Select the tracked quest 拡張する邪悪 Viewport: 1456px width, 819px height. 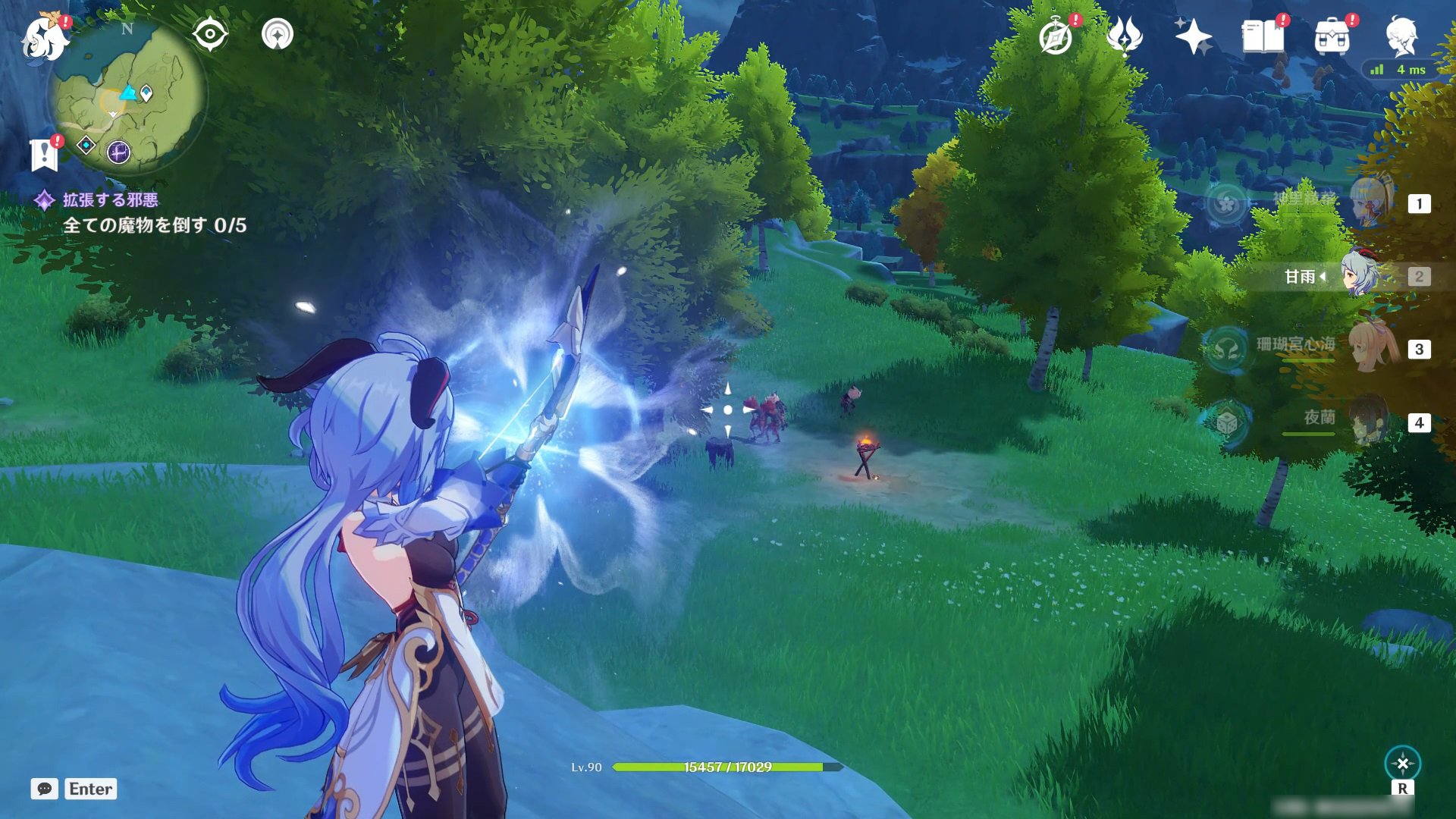[x=111, y=200]
